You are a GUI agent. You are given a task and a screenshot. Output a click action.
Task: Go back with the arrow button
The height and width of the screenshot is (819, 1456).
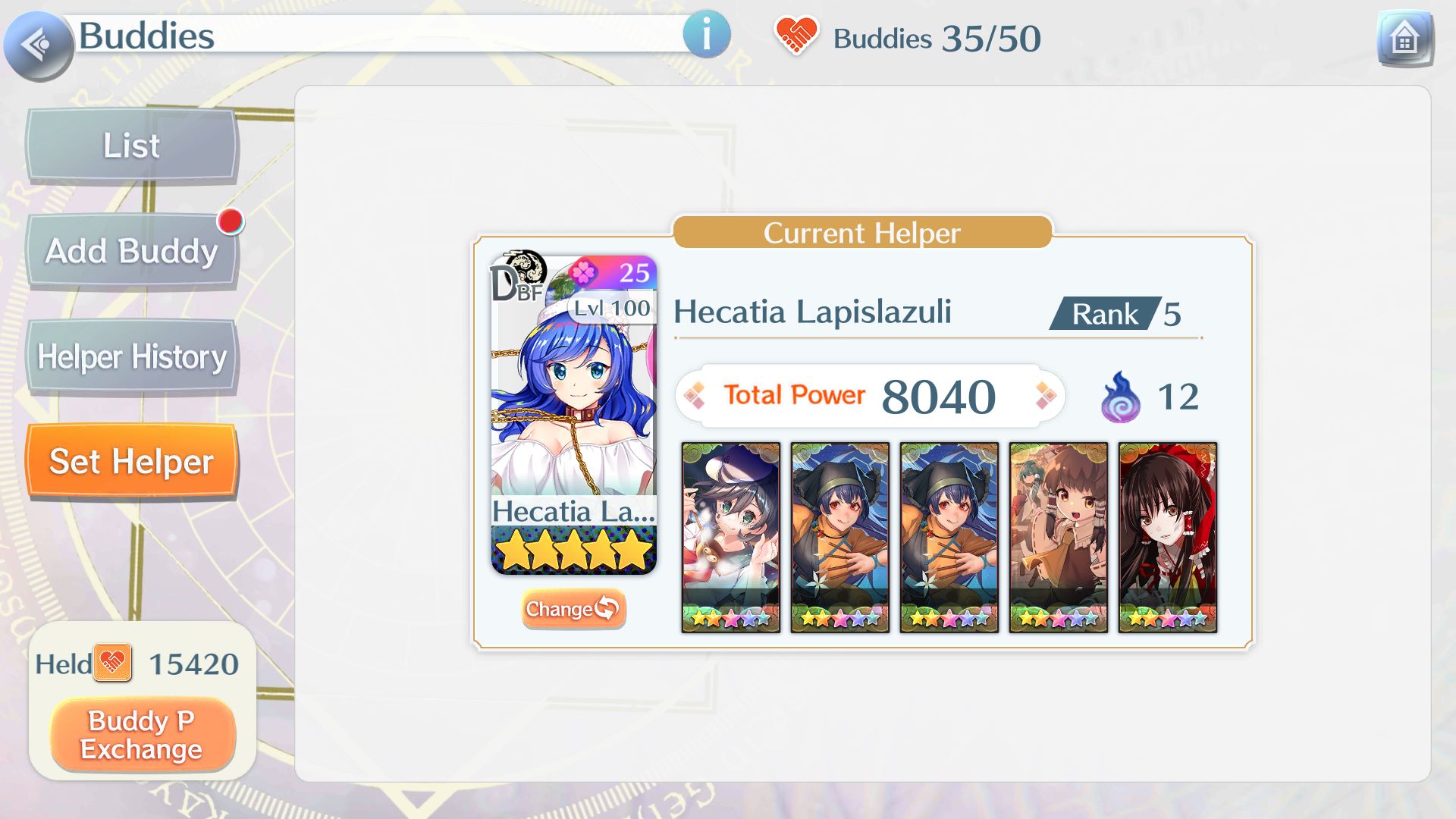[x=38, y=45]
